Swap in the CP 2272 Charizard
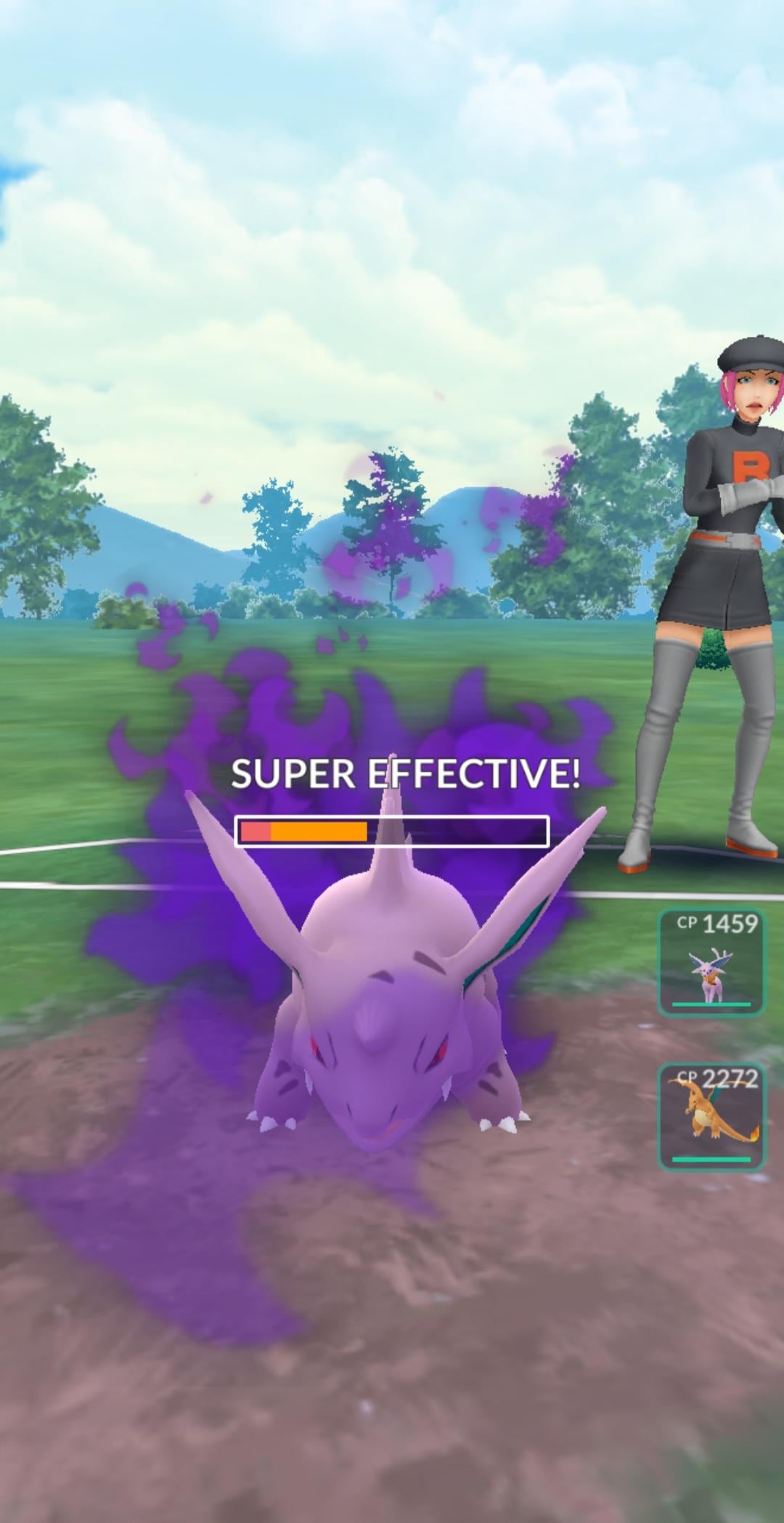 coord(711,1116)
